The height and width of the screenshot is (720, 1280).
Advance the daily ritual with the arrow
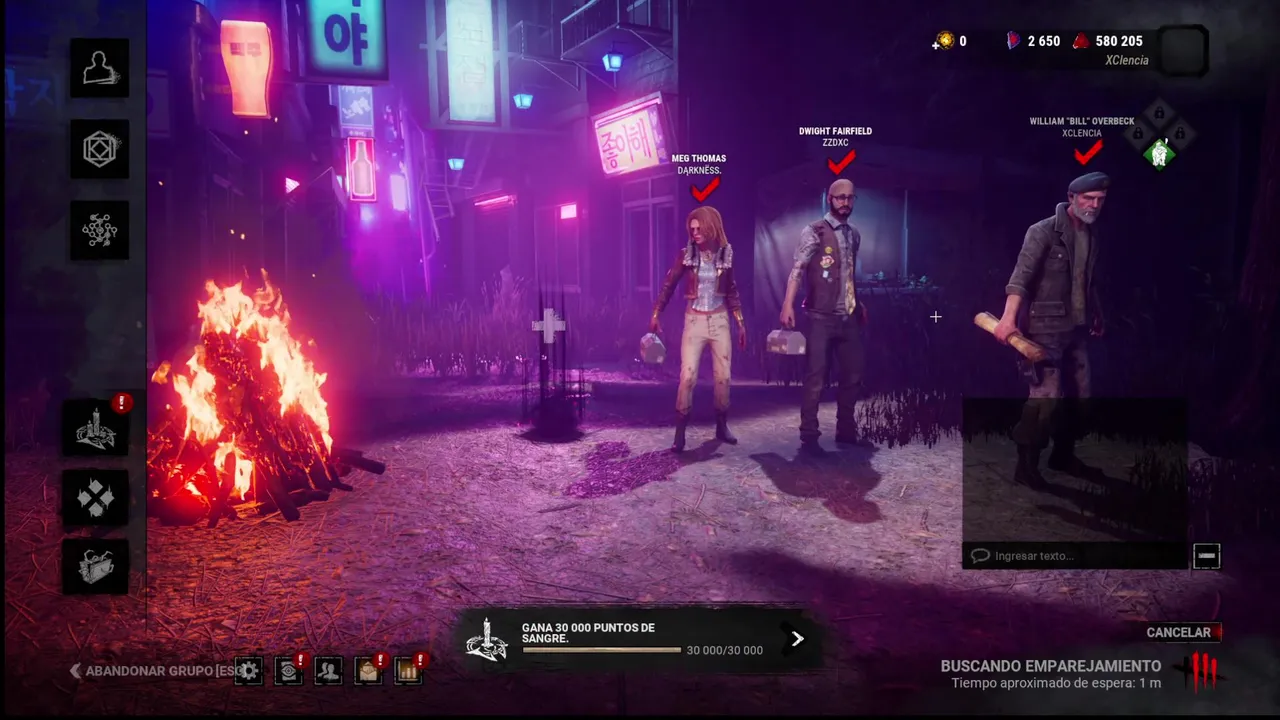pyautogui.click(x=797, y=639)
